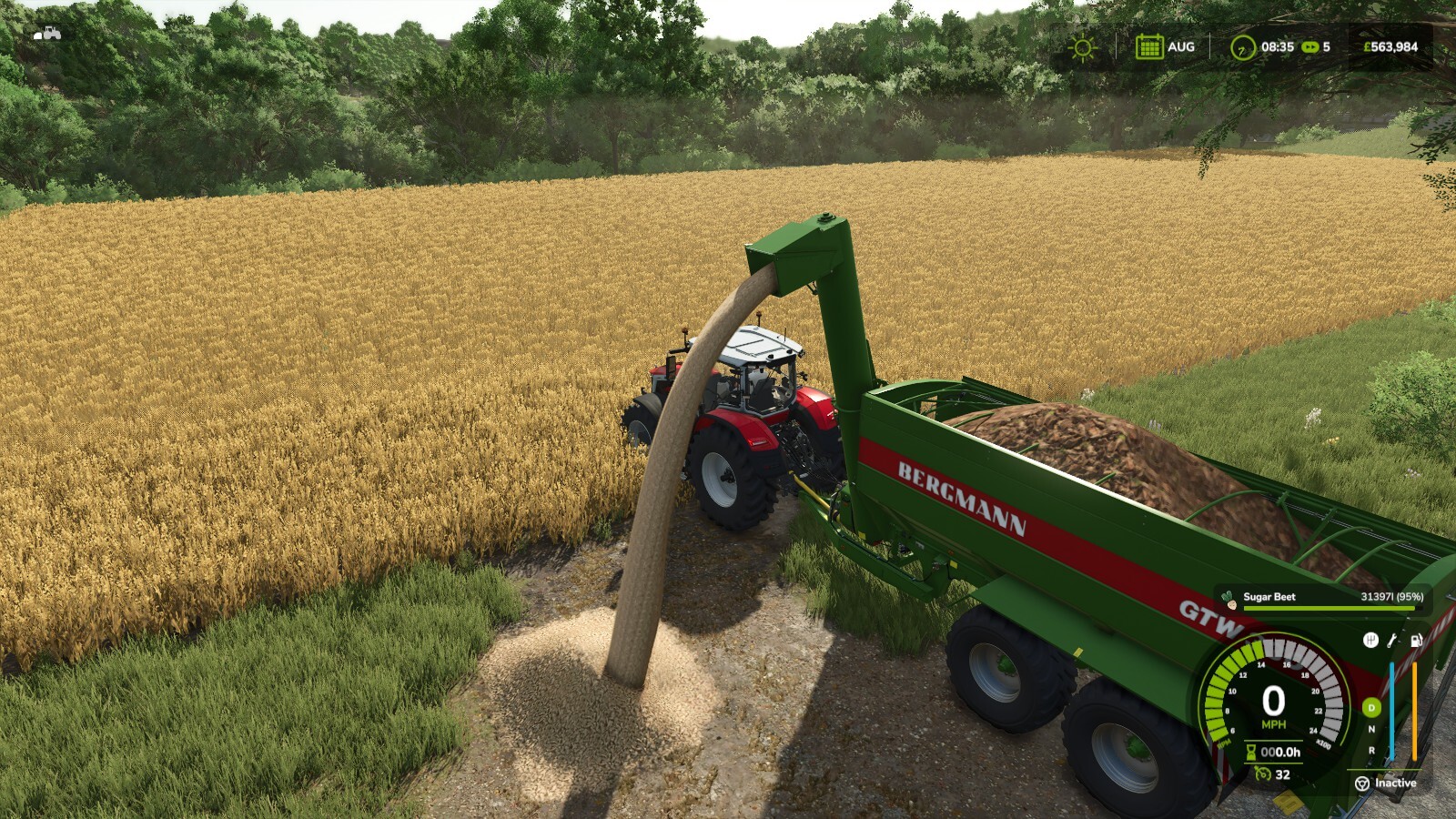Switch the gear indicator to R
The width and height of the screenshot is (1456, 819).
[1370, 751]
